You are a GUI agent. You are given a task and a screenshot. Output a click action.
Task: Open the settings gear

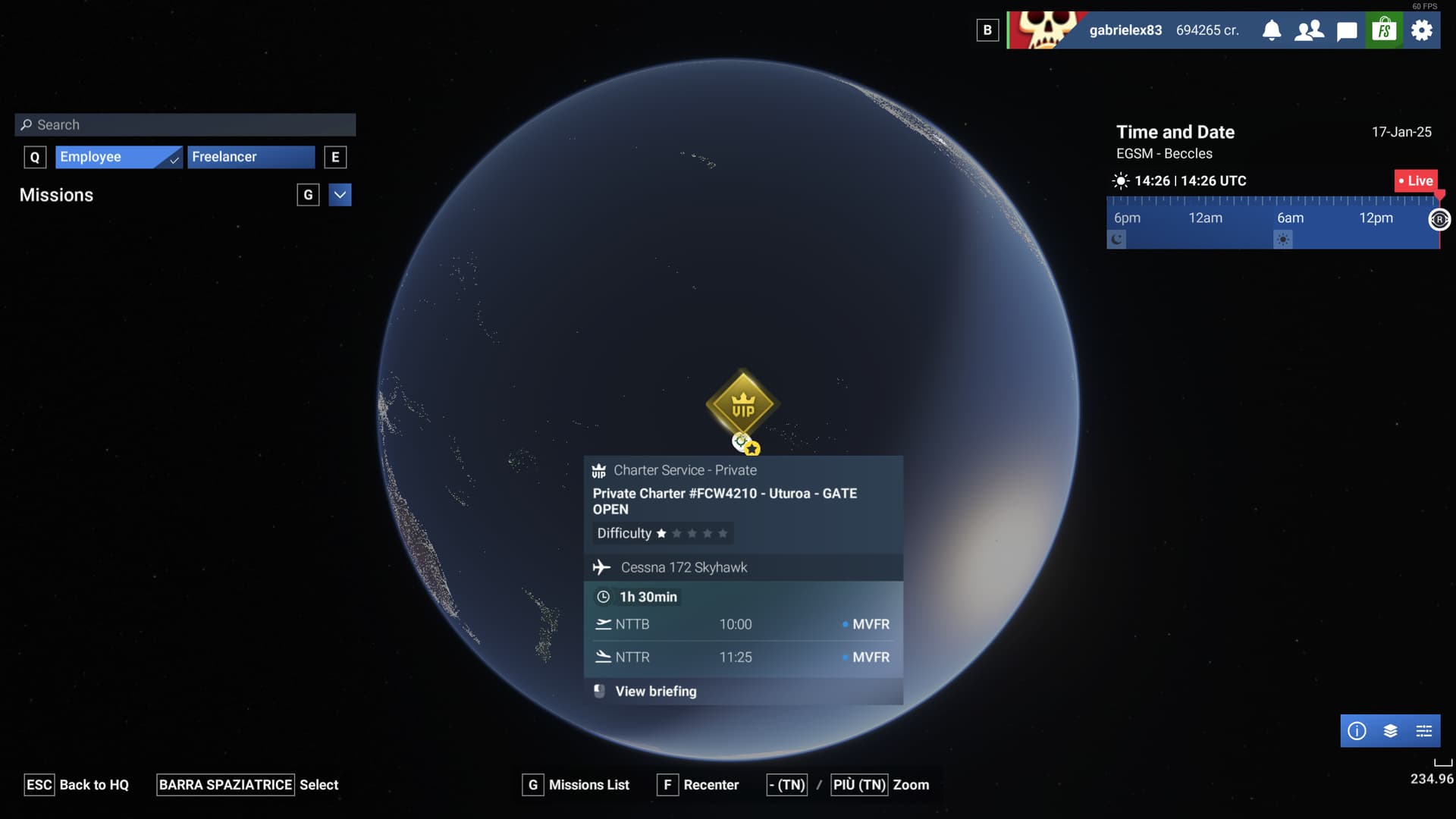1422,30
